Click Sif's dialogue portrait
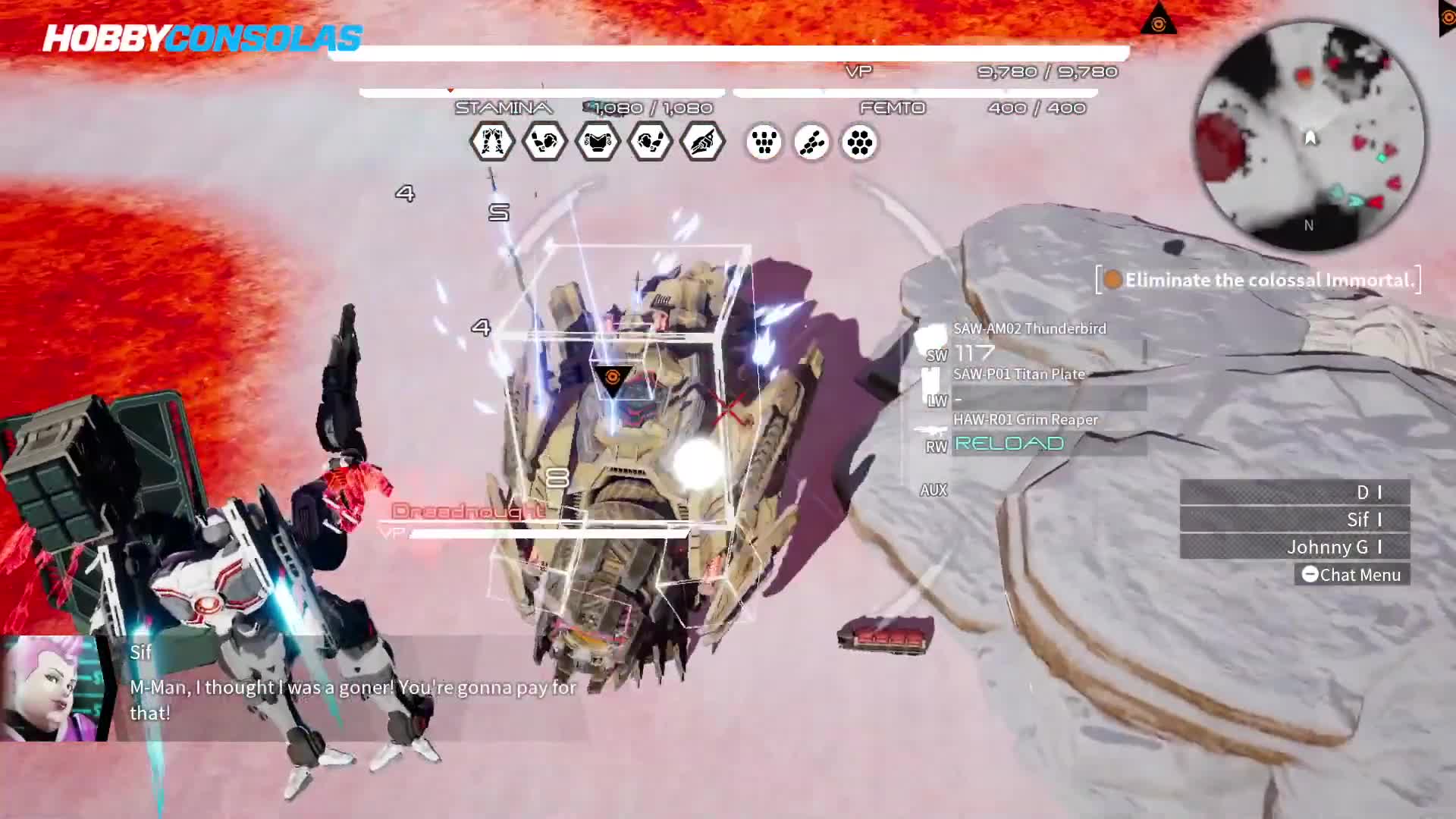1456x819 pixels. pos(53,688)
